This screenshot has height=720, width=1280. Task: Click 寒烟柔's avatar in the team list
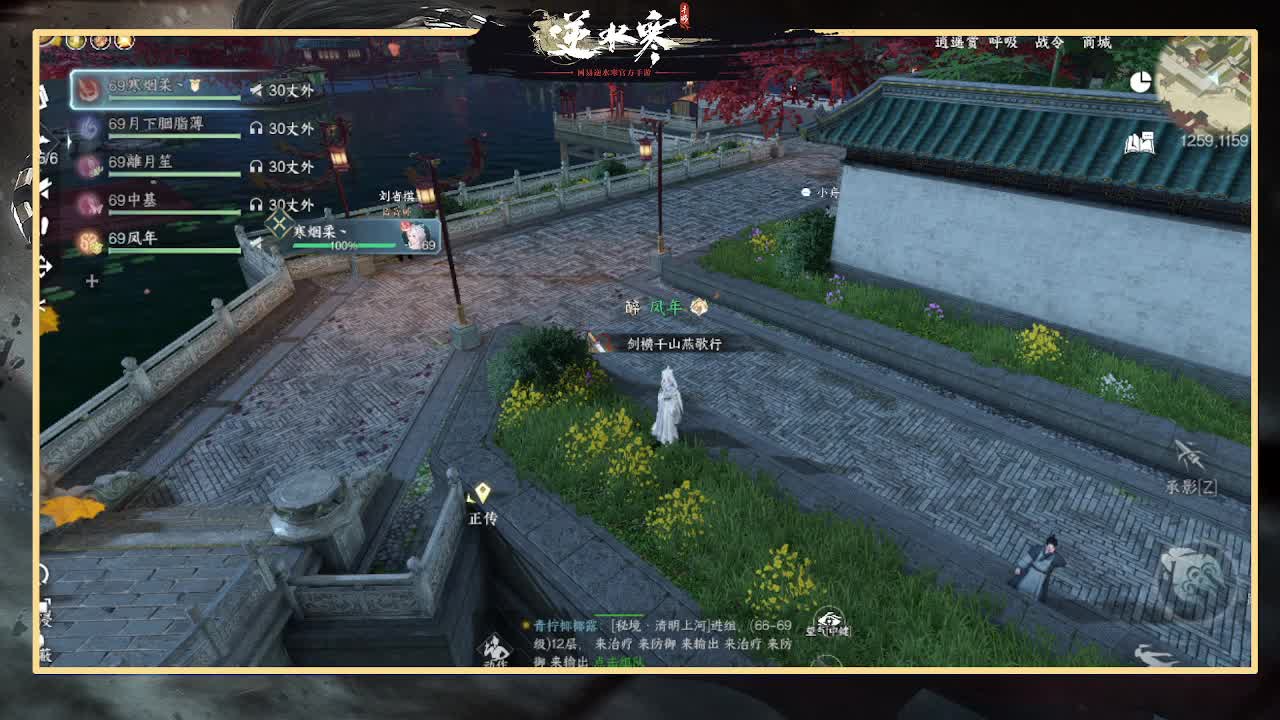tap(86, 88)
